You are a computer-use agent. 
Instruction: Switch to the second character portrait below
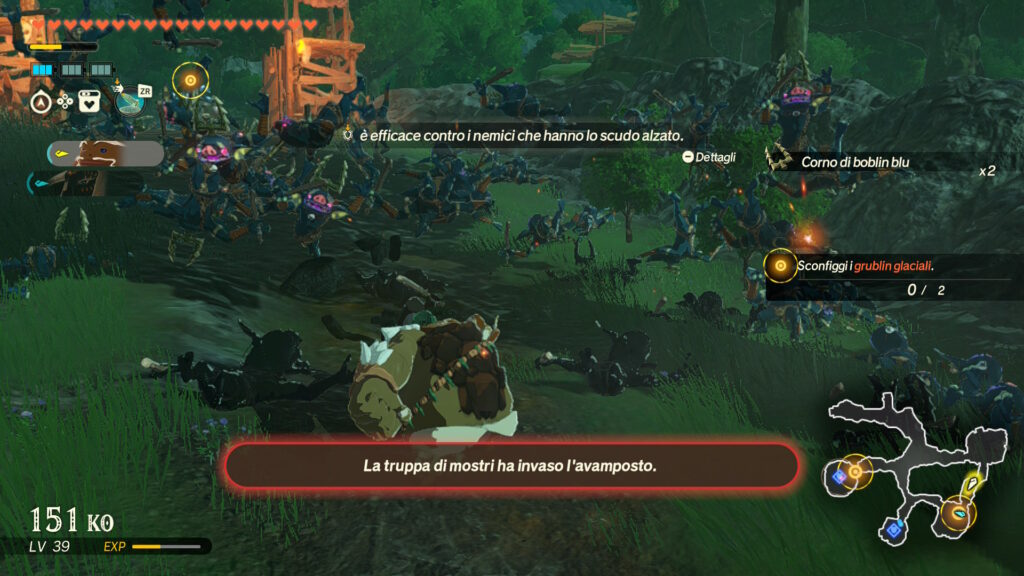click(x=90, y=183)
